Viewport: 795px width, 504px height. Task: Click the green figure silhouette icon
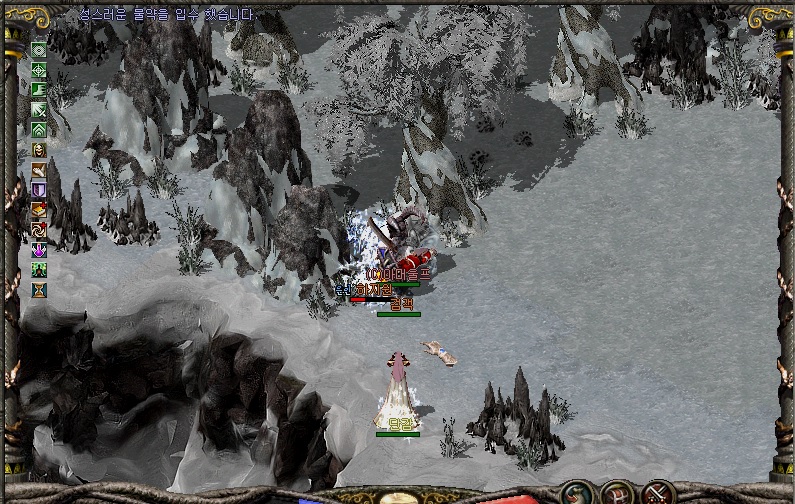(x=39, y=270)
